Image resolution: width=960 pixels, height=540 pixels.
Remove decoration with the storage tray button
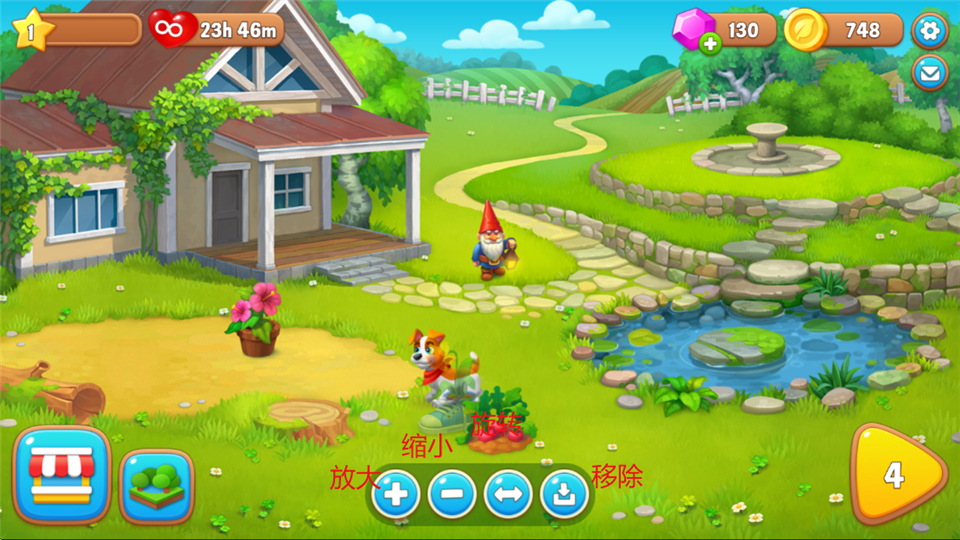tap(564, 493)
